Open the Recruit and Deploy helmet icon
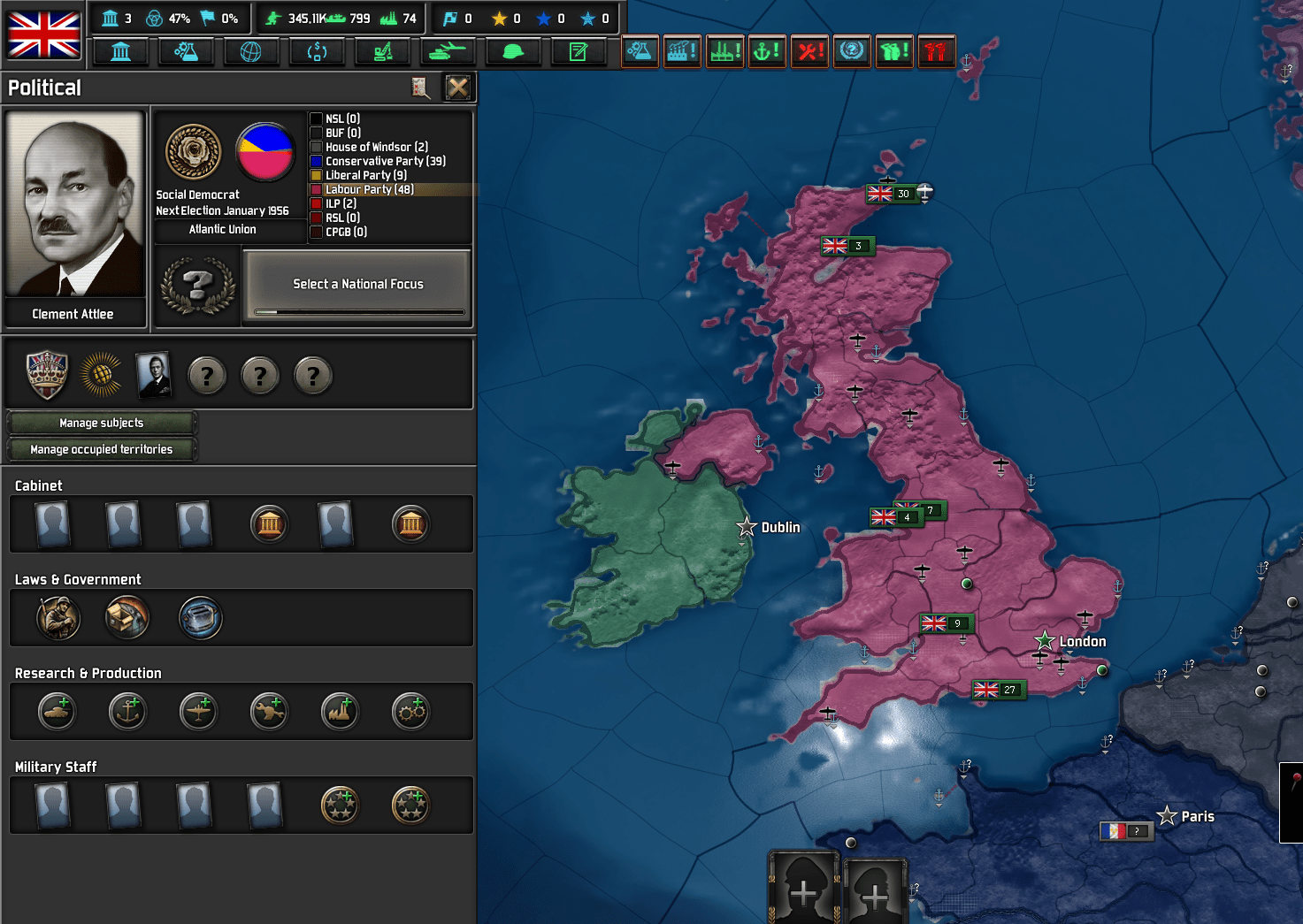The width and height of the screenshot is (1303, 924). pyautogui.click(x=513, y=51)
